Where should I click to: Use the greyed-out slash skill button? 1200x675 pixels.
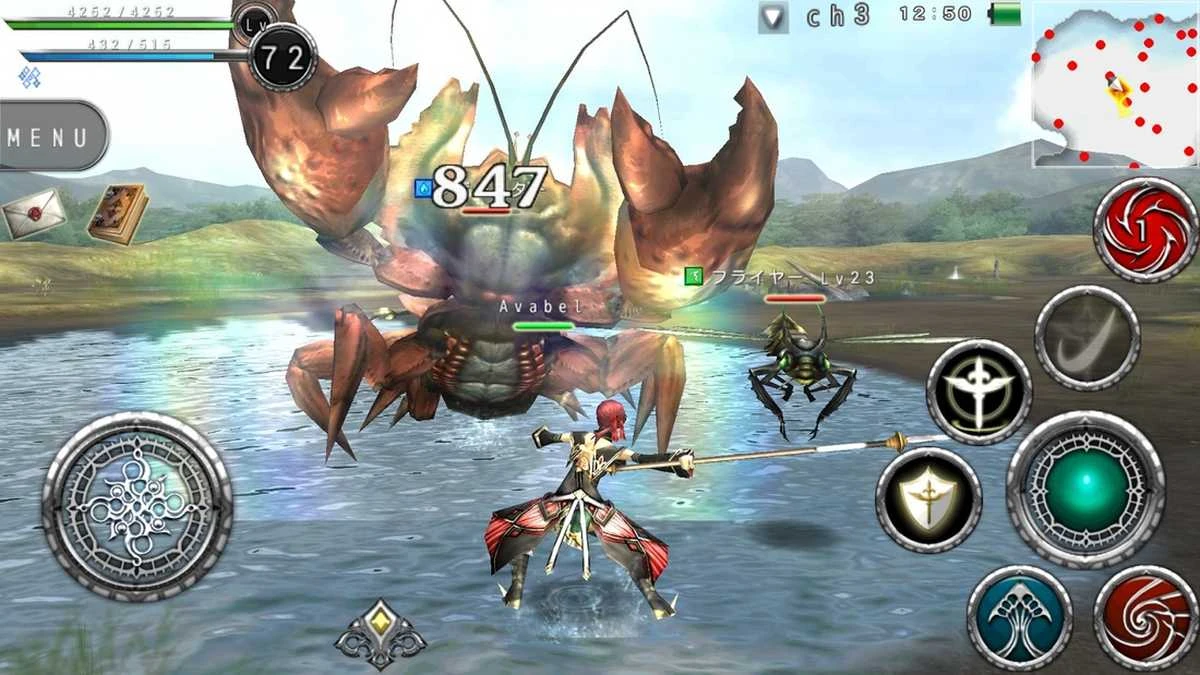coord(1086,338)
